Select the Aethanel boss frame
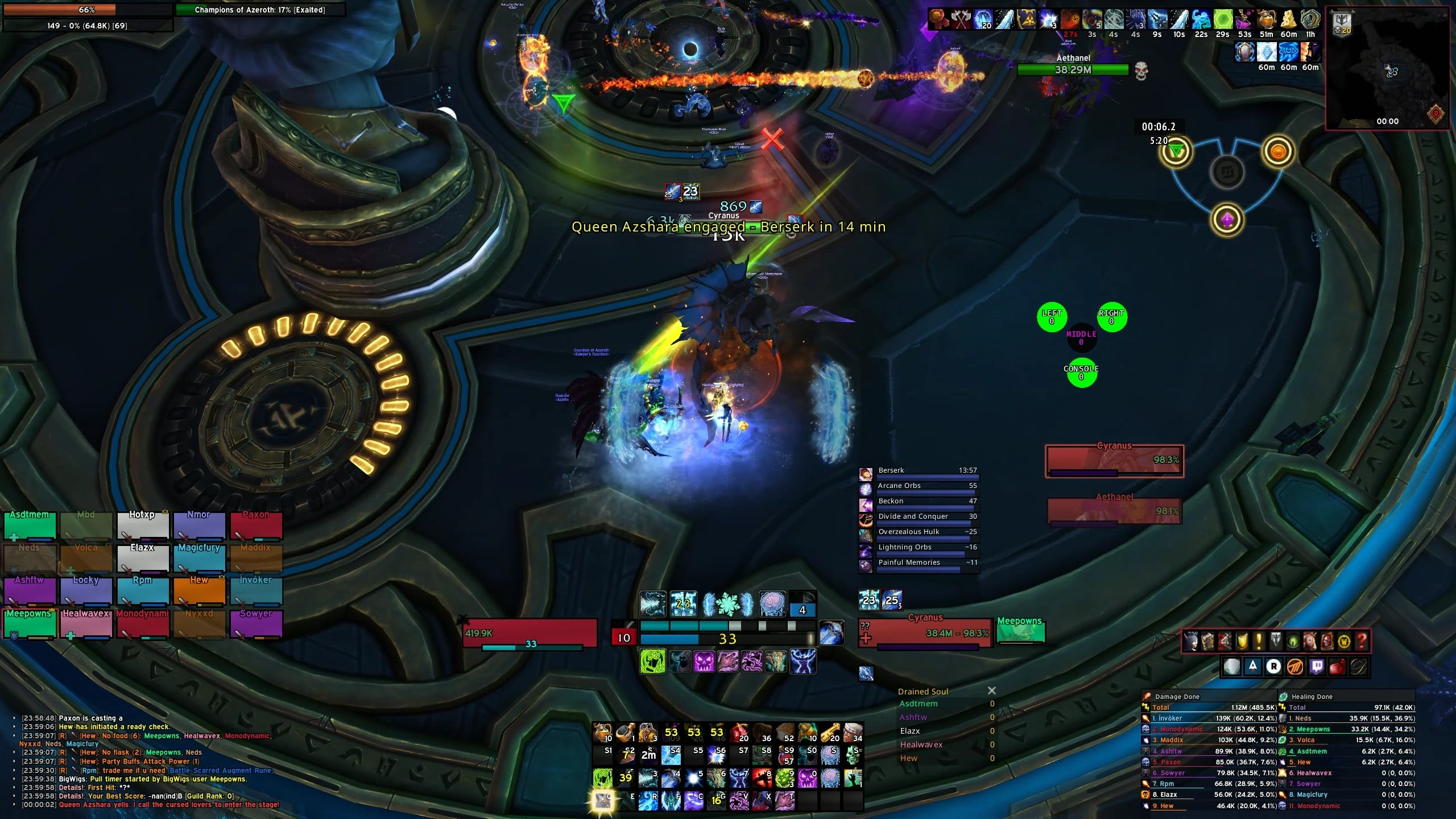 (x=1114, y=510)
